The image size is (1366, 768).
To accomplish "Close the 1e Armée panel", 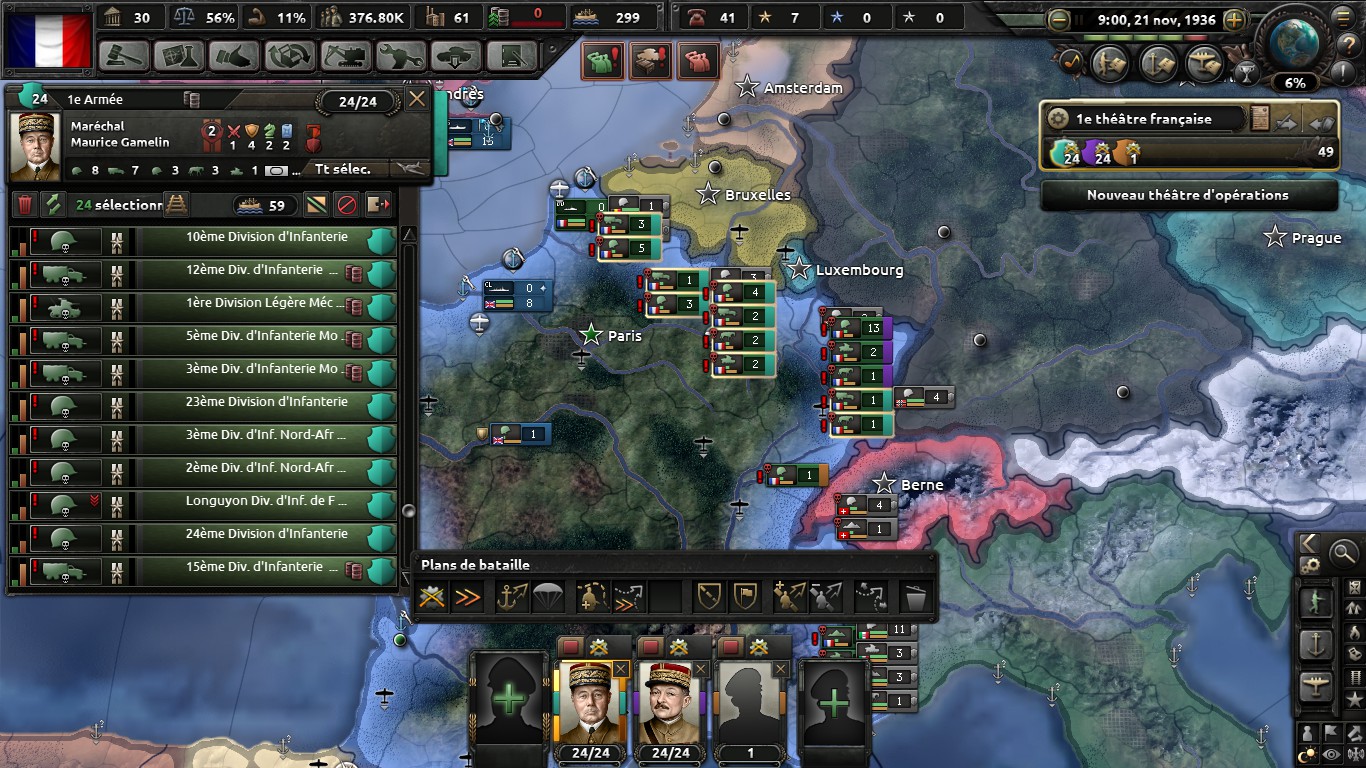I will (x=417, y=98).
